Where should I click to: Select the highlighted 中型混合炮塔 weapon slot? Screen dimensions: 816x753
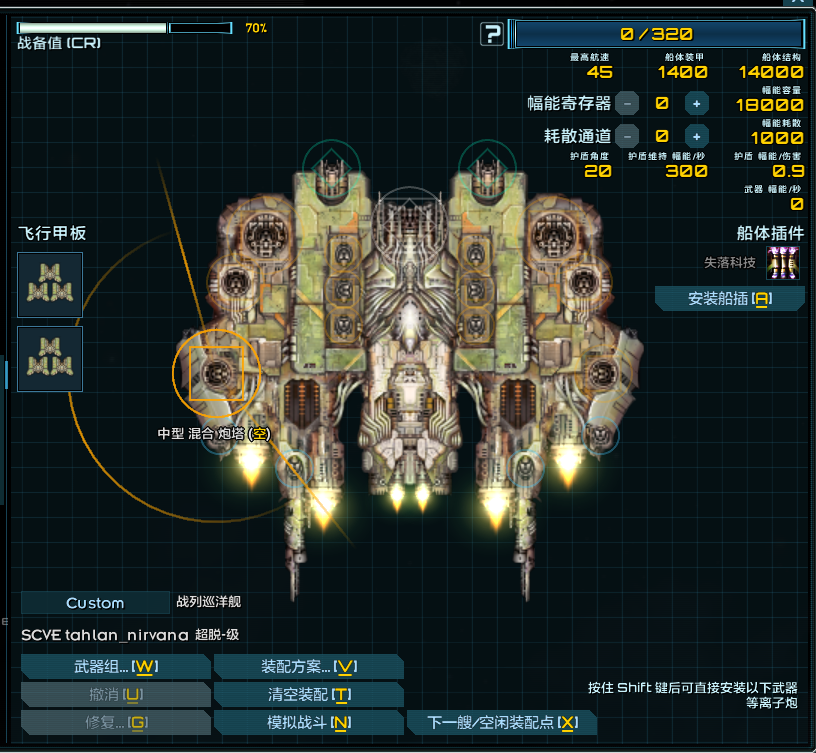pyautogui.click(x=216, y=372)
